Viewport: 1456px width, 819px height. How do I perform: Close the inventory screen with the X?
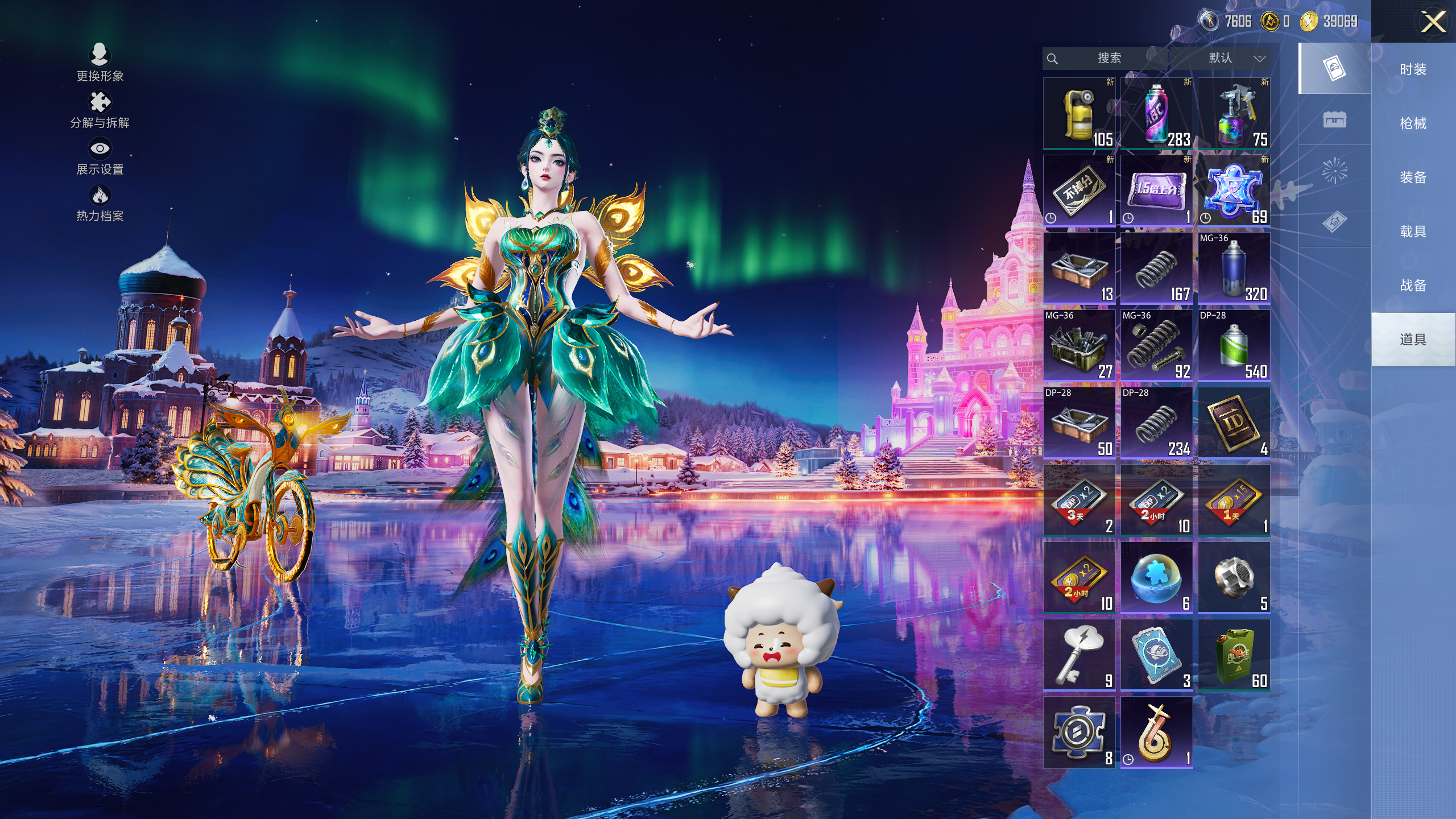point(1433,23)
